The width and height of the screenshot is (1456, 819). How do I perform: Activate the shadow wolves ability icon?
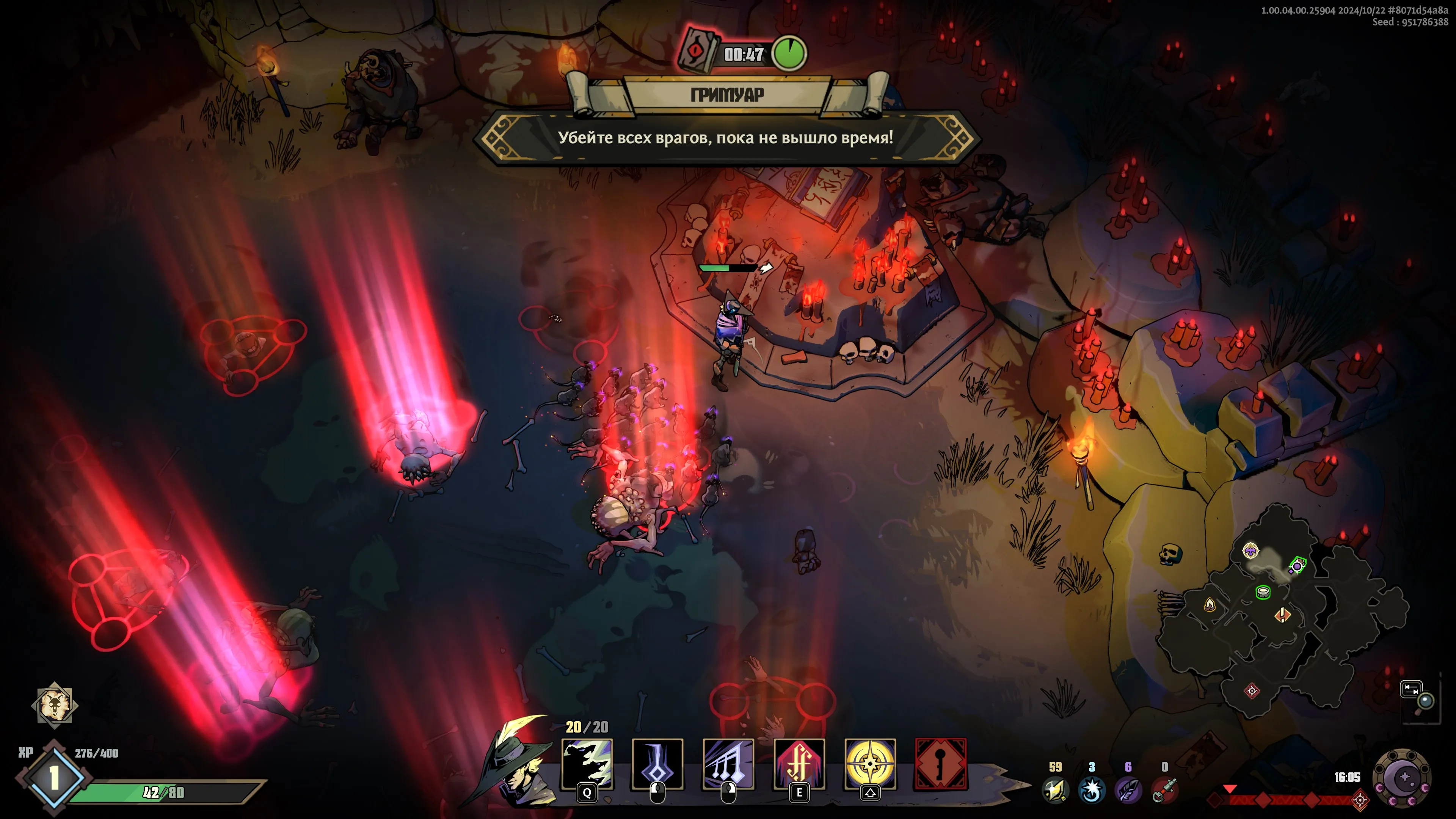coord(587,764)
